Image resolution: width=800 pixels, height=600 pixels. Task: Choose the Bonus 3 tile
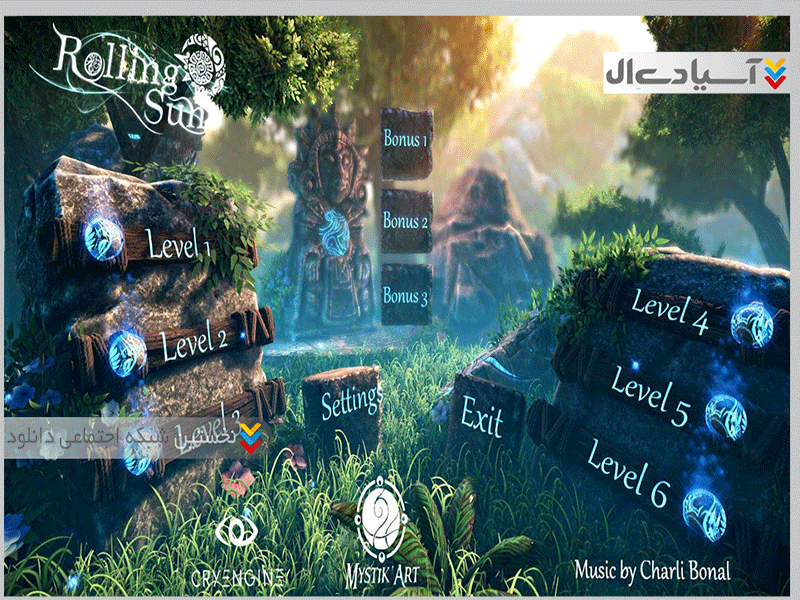[x=406, y=297]
